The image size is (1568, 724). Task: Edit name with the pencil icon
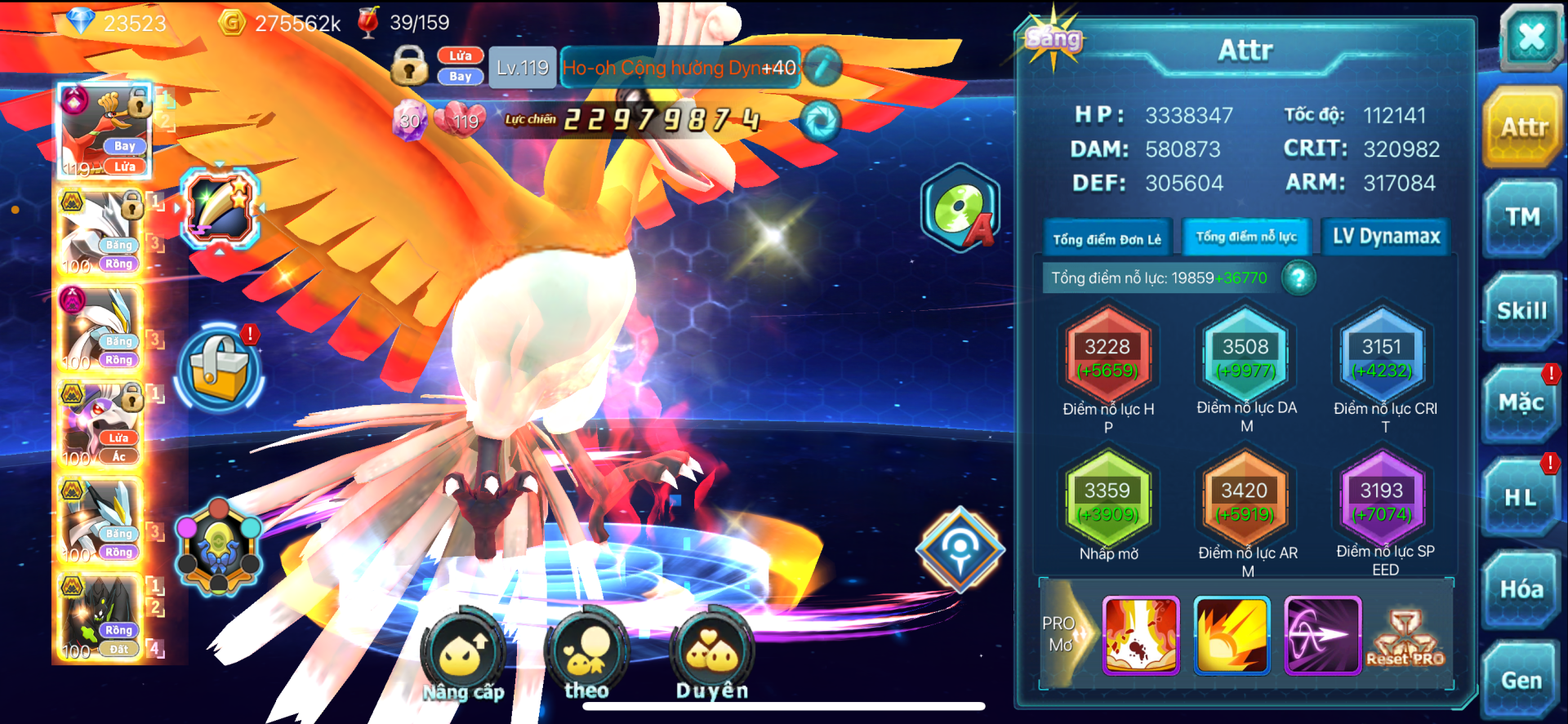click(822, 67)
